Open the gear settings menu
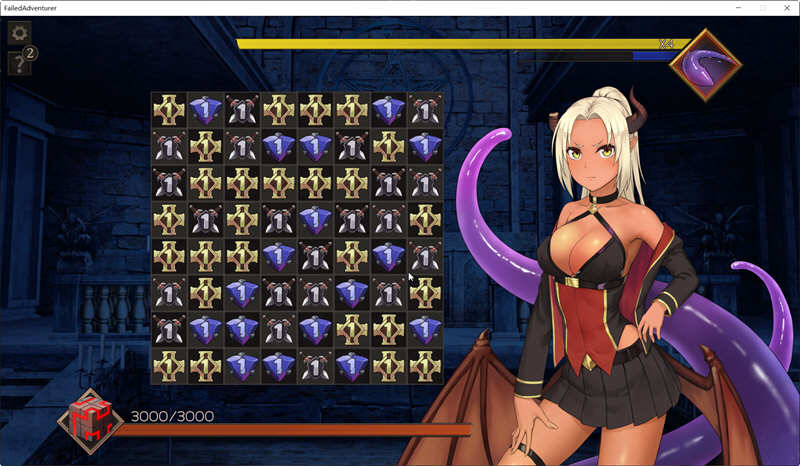The height and width of the screenshot is (466, 800). point(19,33)
